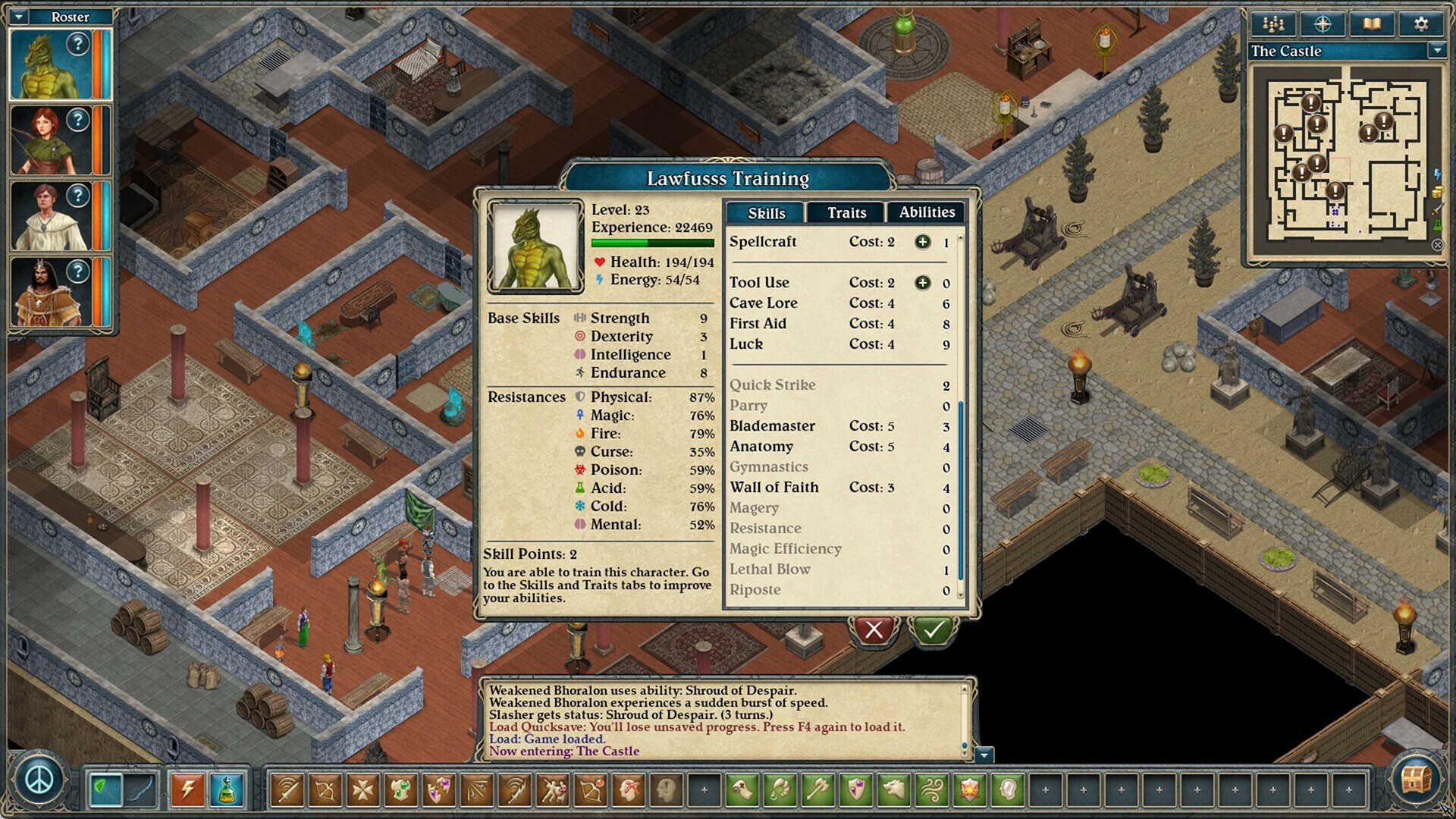Click the plus to raise Tool Use
The height and width of the screenshot is (819, 1456).
922,282
